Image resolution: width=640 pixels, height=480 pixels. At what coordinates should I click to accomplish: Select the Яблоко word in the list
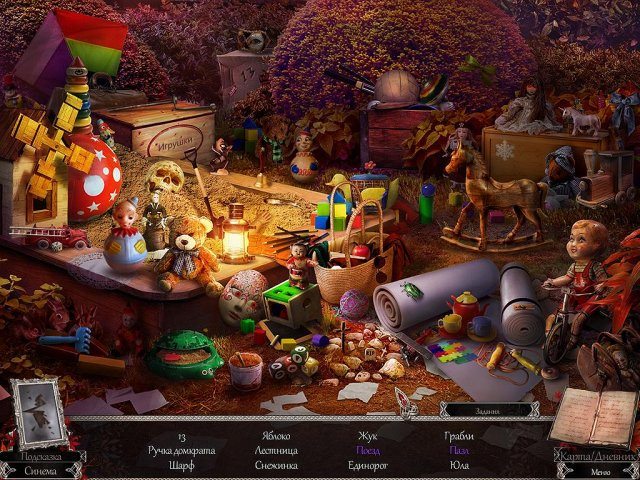[x=274, y=436]
